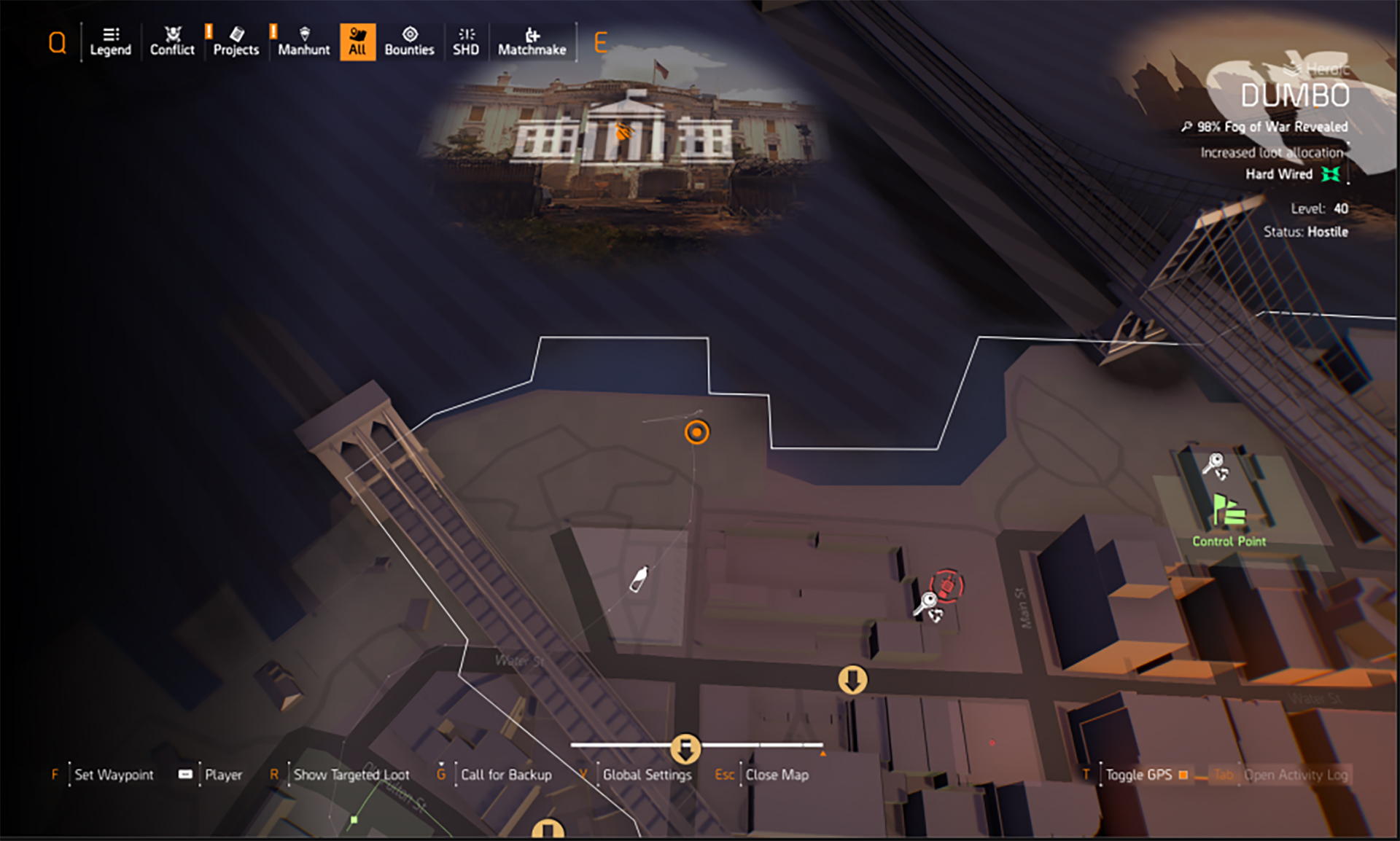1400x841 pixels.
Task: Open the Projects tab
Action: [x=236, y=42]
